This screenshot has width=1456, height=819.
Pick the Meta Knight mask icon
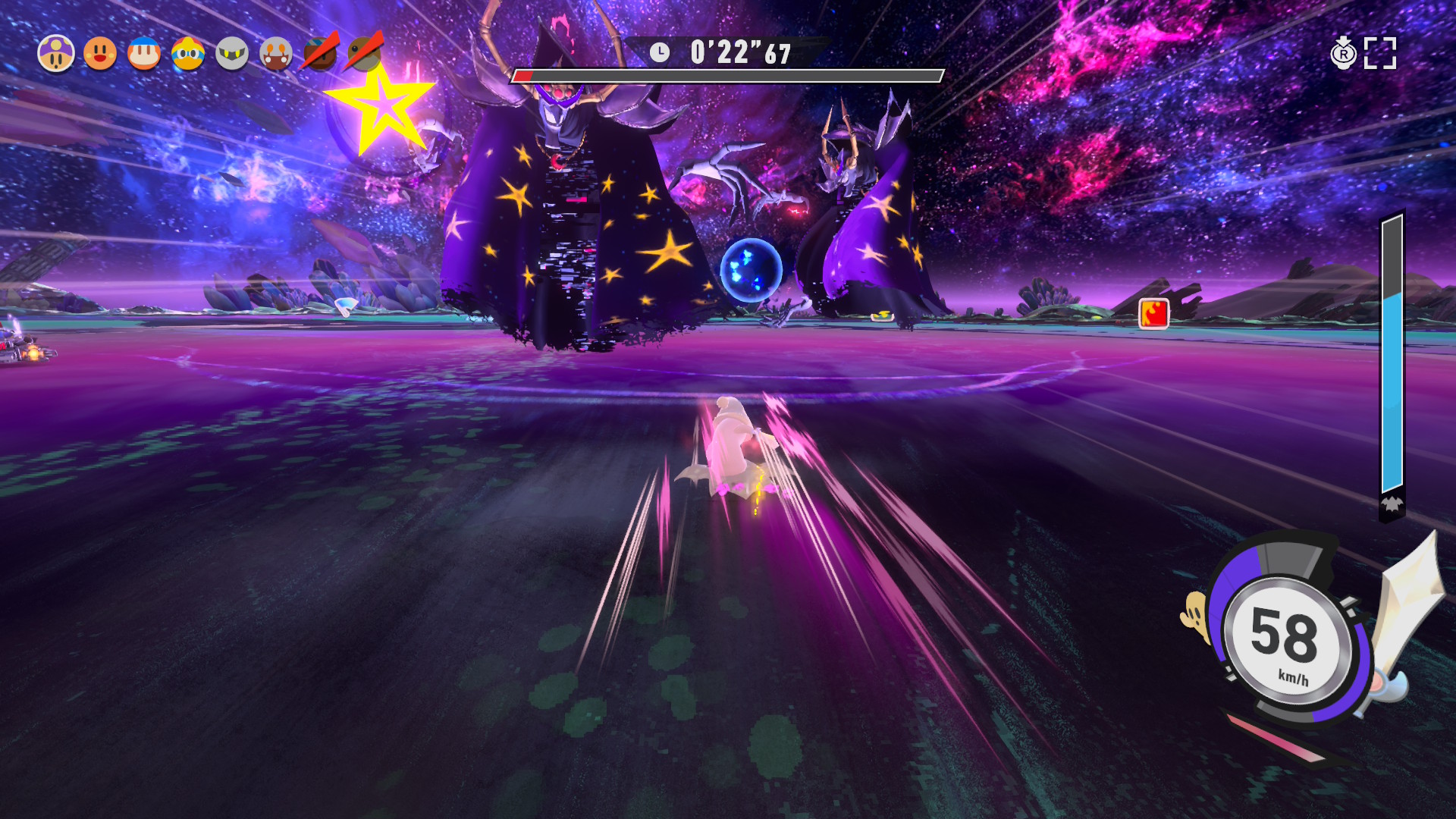tap(232, 54)
